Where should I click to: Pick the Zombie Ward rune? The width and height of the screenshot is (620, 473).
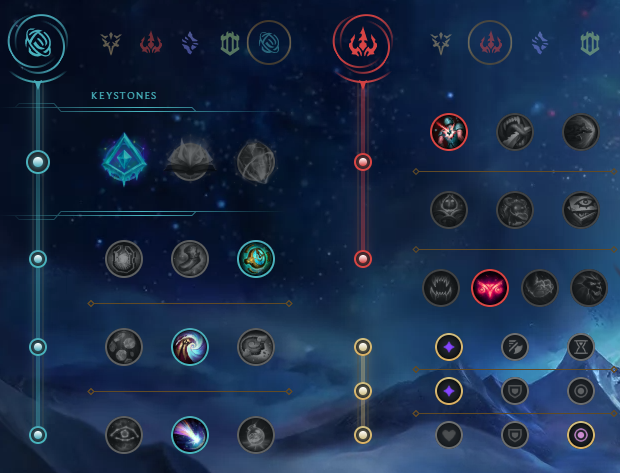449,209
